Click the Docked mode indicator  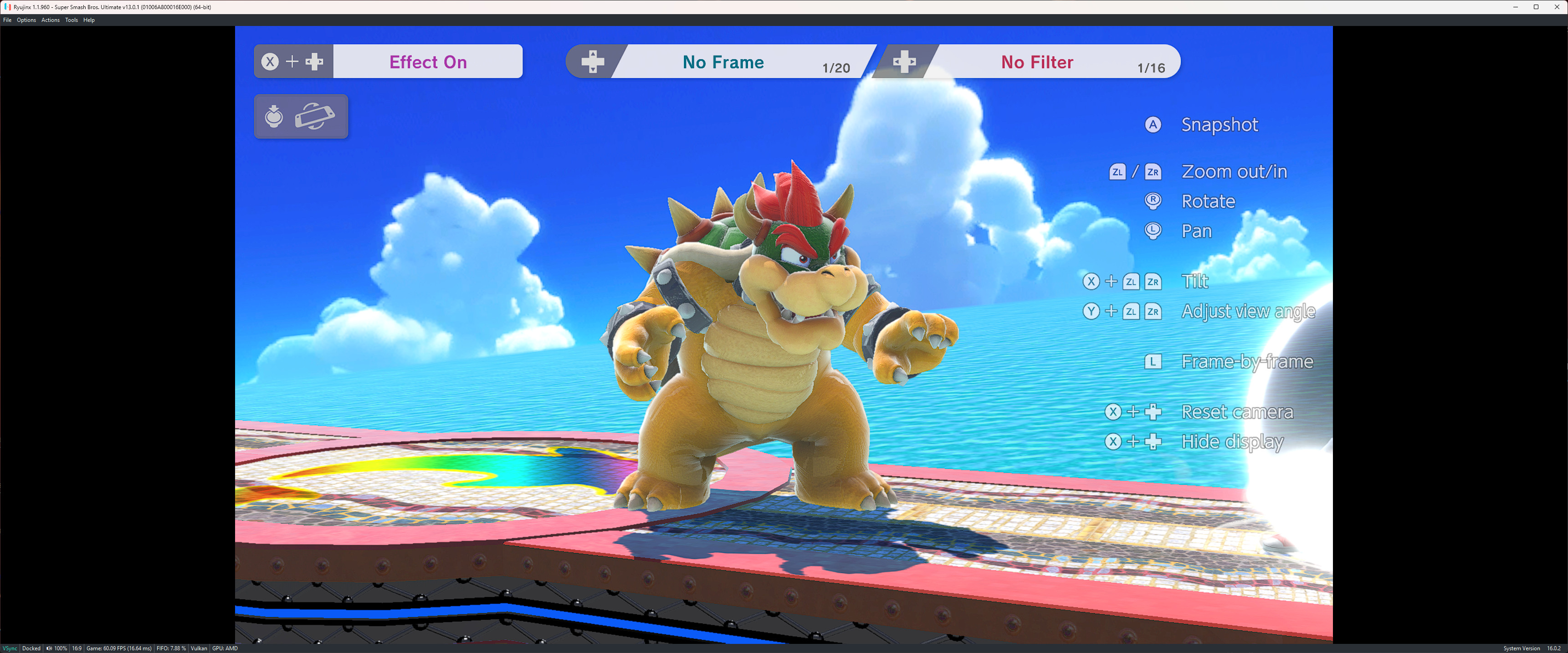[31, 648]
